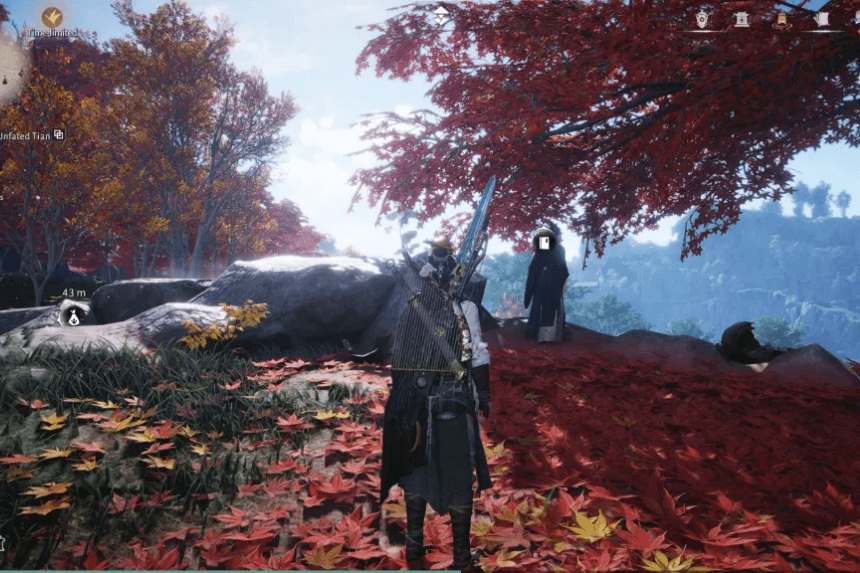Click the copy icon beside Unfated Tian

(59, 134)
